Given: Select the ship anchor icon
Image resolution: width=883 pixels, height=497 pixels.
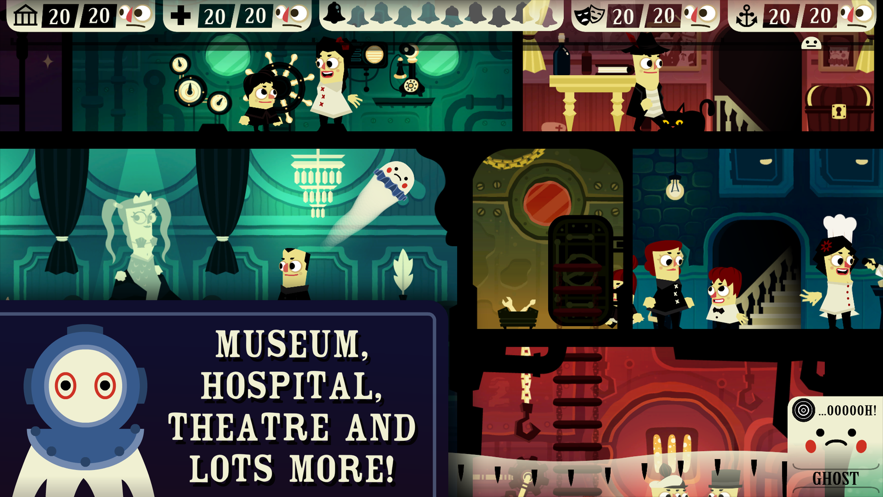Looking at the screenshot, I should tap(746, 15).
